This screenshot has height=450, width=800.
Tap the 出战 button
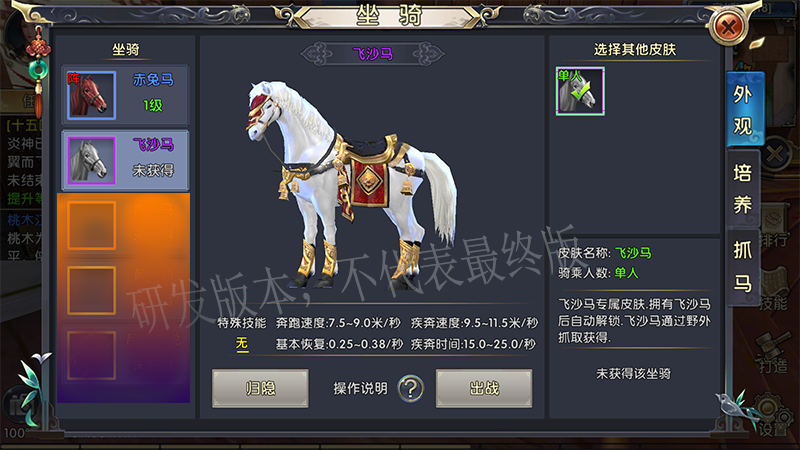pos(484,388)
